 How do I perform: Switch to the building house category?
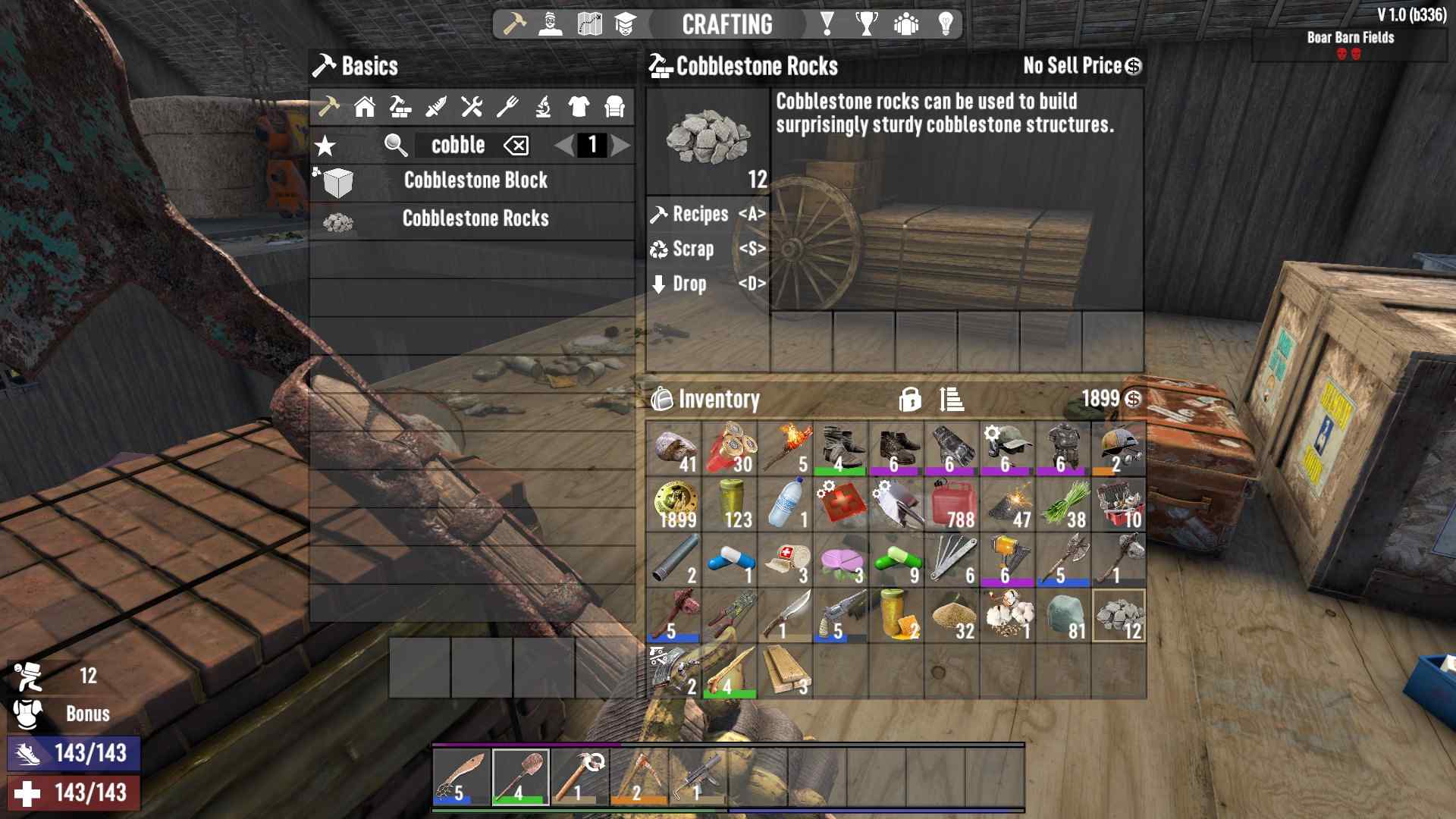(365, 107)
